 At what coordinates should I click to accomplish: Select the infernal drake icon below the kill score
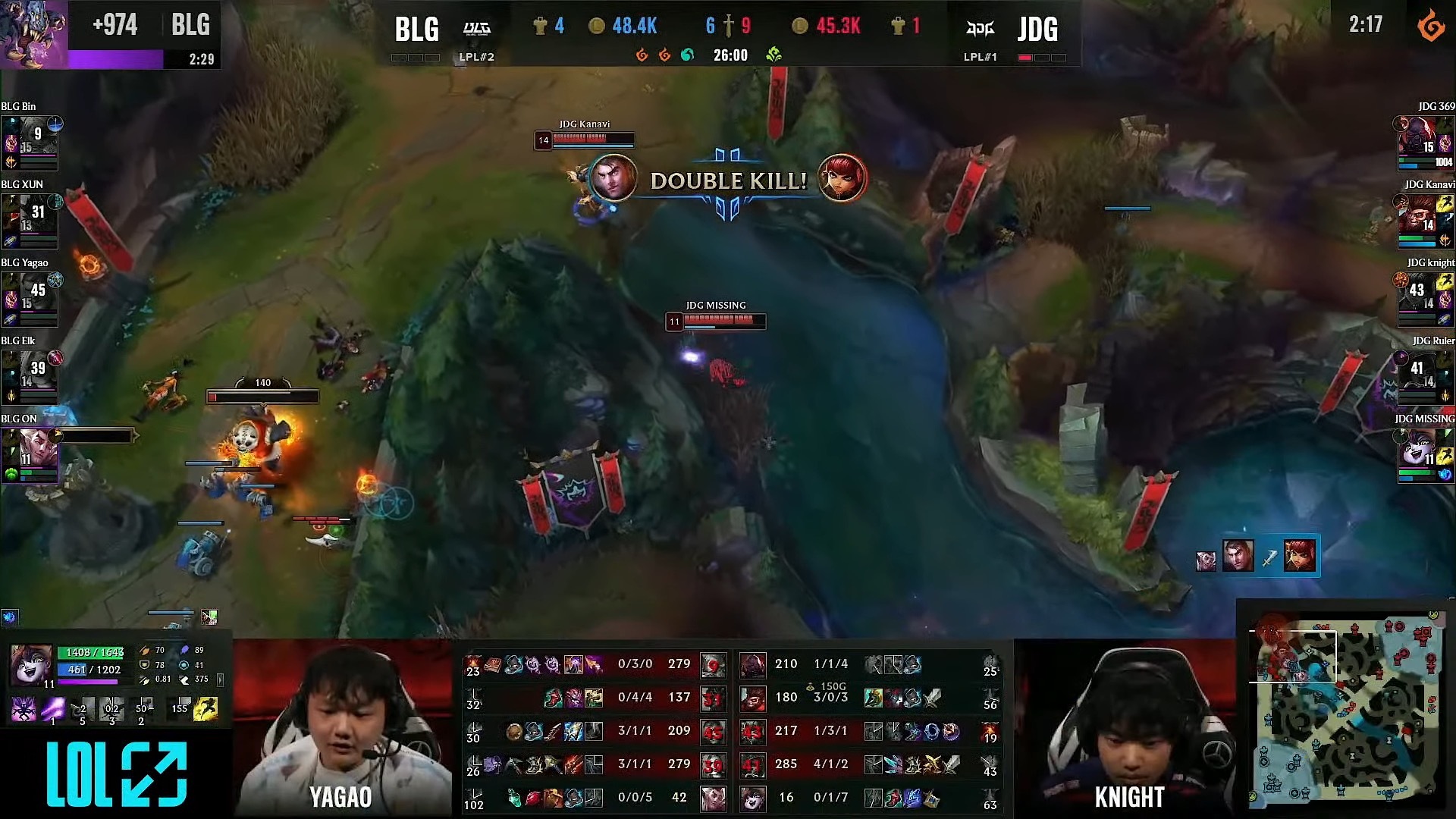click(x=643, y=55)
